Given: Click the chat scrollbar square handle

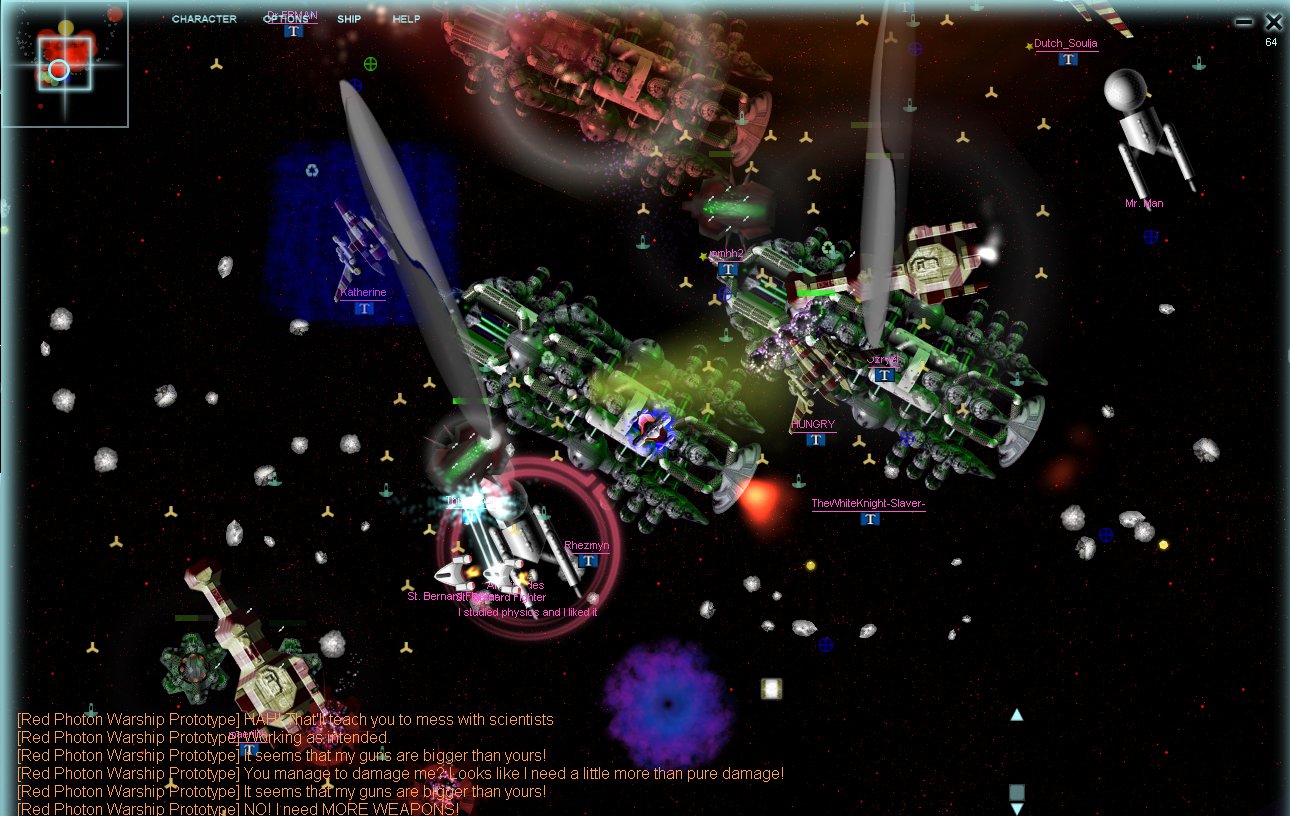Looking at the screenshot, I should click(x=1017, y=792).
